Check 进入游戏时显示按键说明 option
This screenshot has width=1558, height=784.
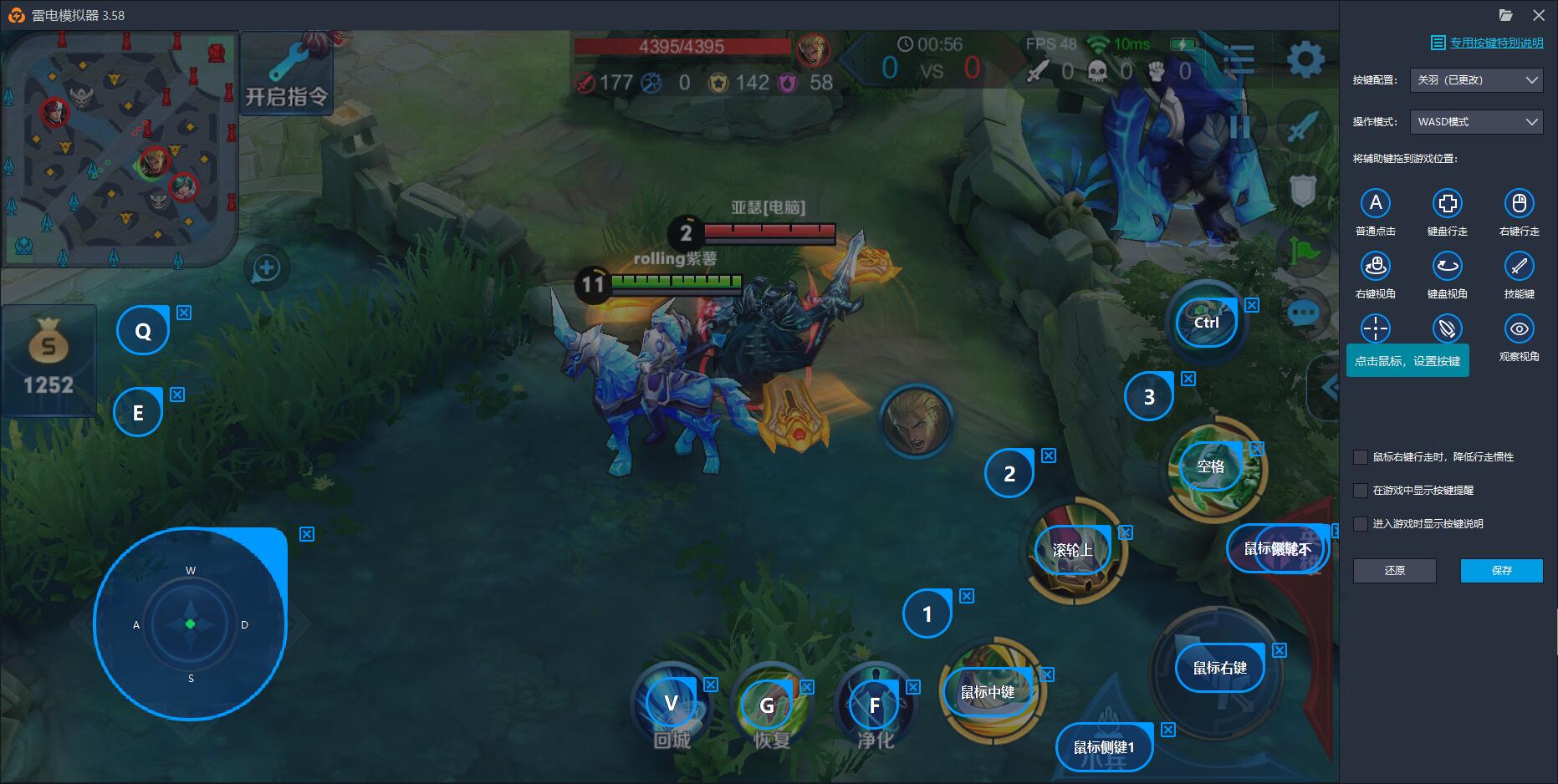[x=1361, y=524]
